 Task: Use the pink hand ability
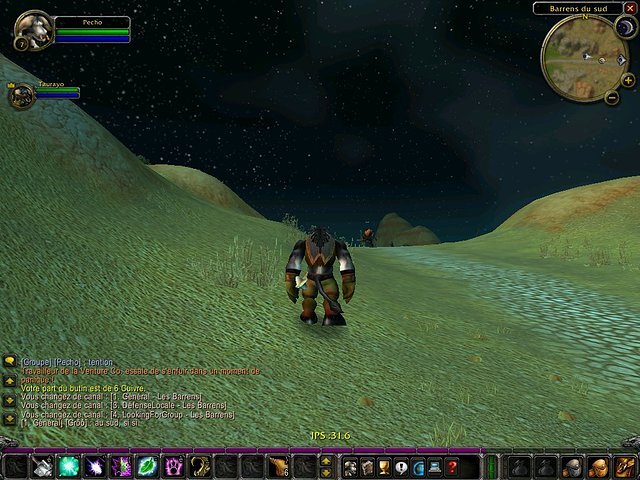[173, 466]
